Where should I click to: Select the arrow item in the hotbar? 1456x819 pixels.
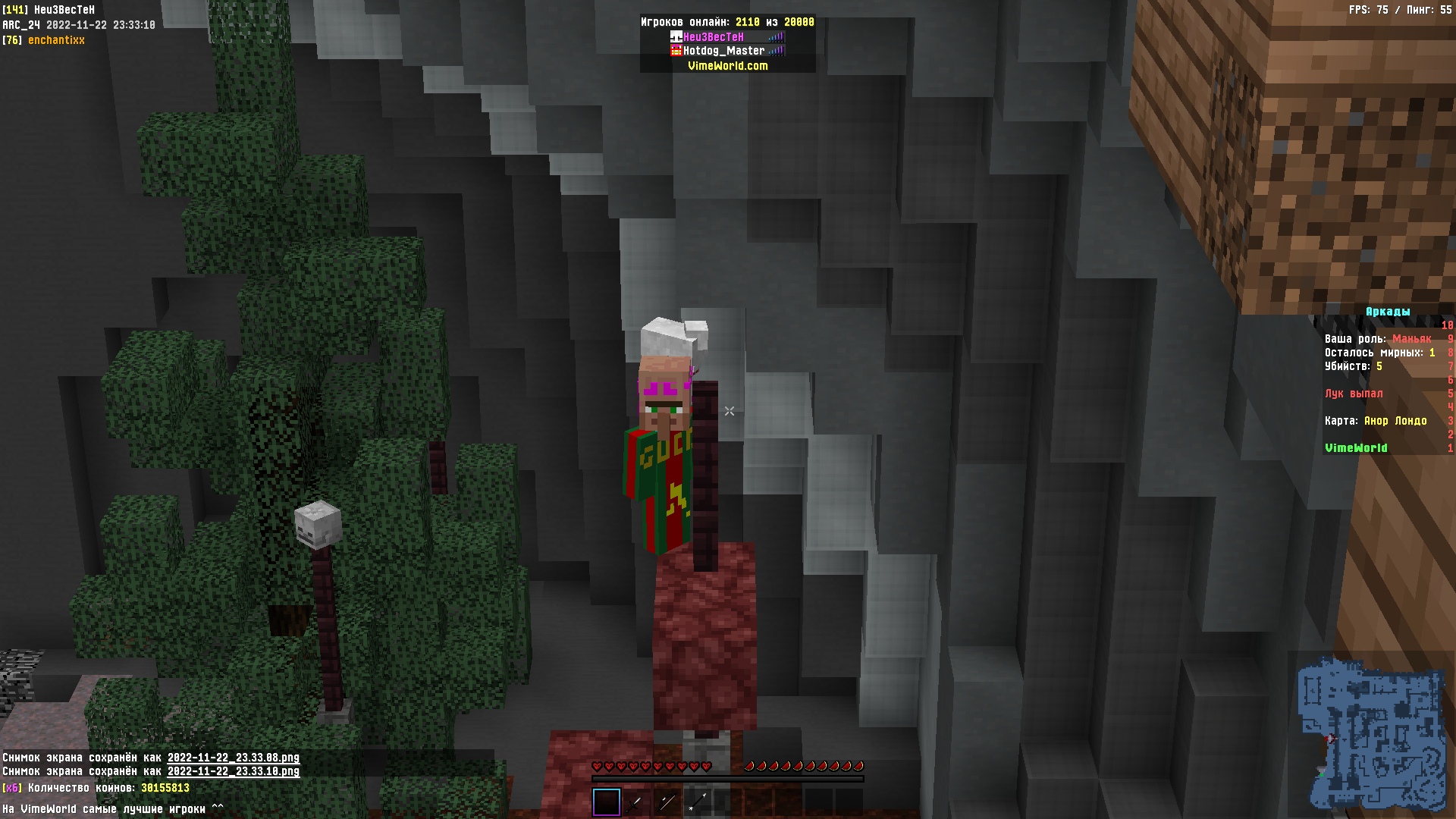click(698, 802)
